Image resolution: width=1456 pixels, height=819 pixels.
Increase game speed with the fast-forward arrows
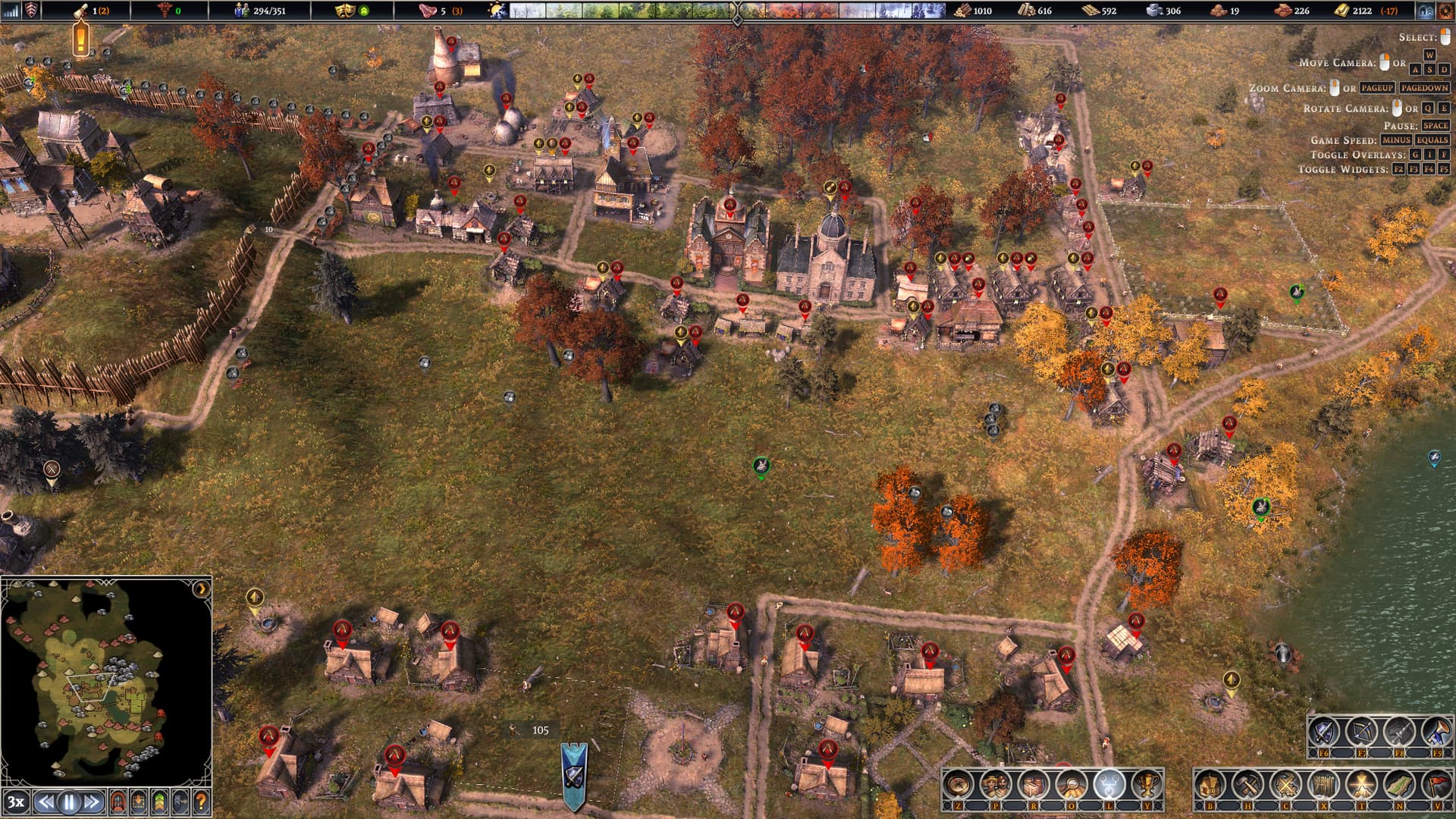(93, 802)
